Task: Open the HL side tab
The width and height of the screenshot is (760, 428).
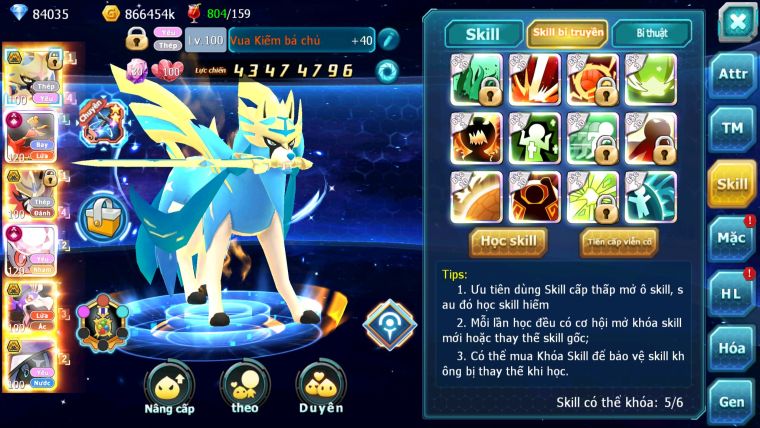Action: coord(733,293)
